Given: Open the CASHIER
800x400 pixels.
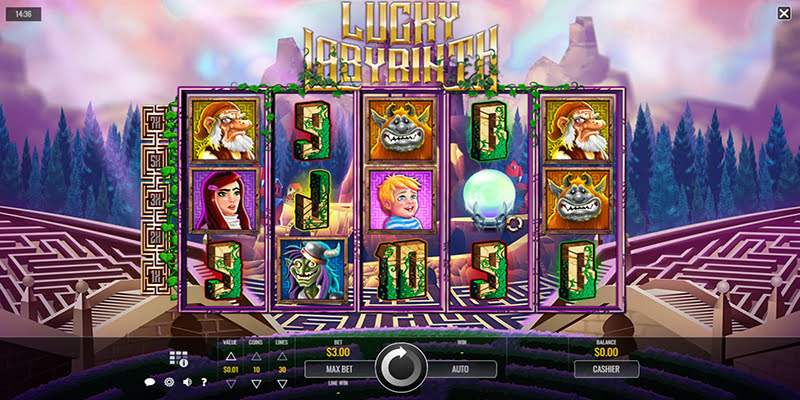Looking at the screenshot, I should (606, 369).
